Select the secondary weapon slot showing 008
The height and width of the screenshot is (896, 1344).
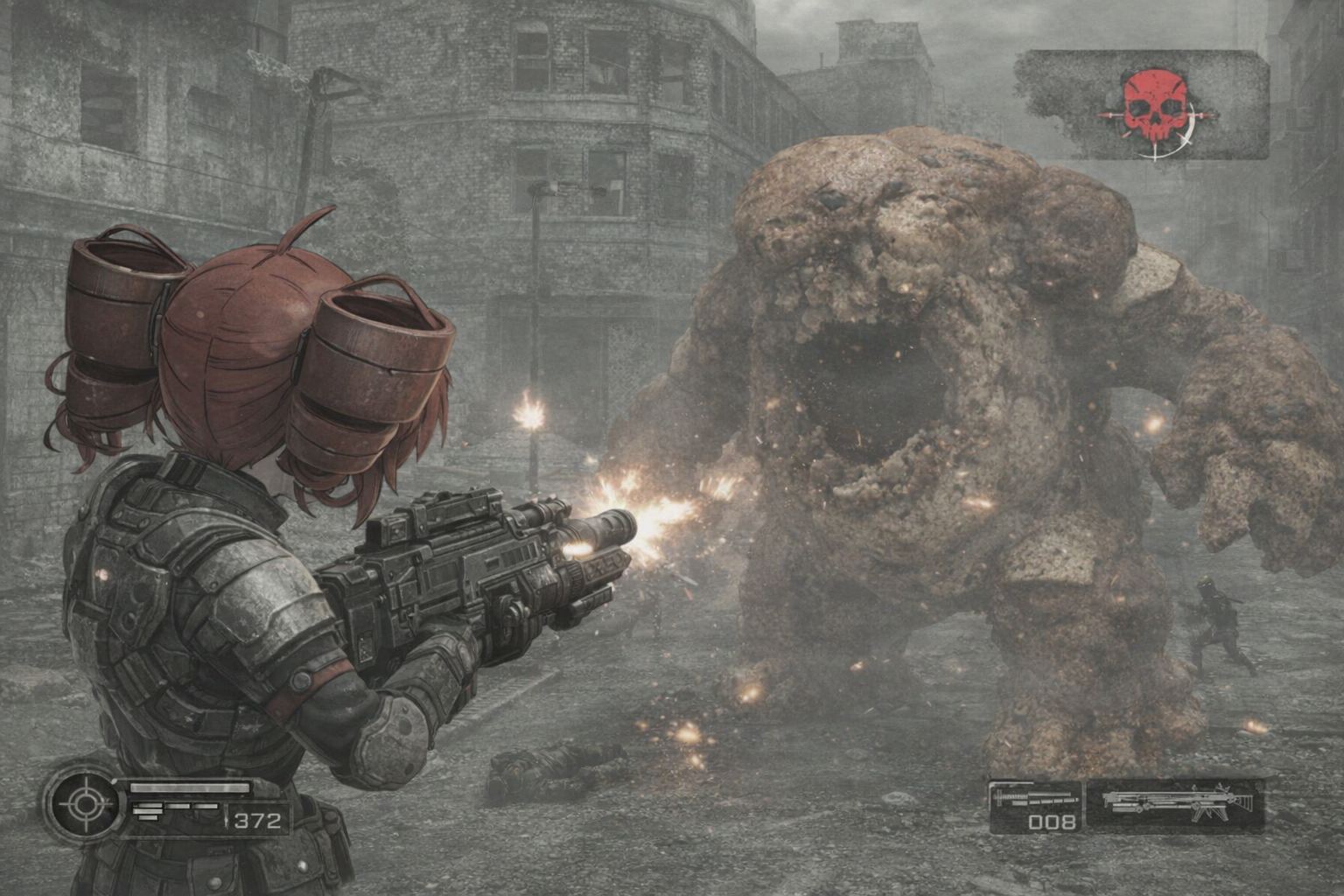tap(1037, 807)
